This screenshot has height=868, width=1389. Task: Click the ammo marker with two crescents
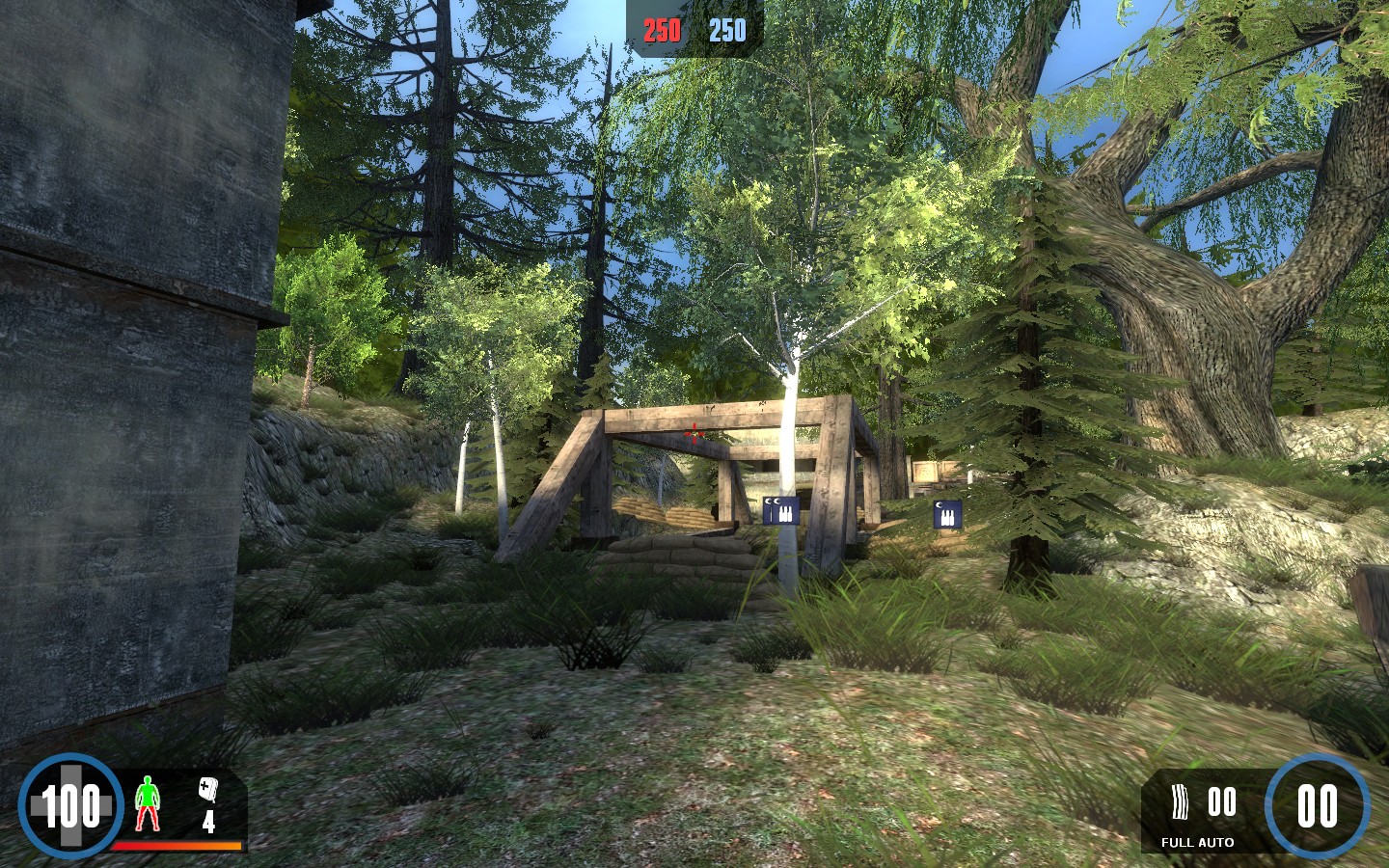pos(779,510)
